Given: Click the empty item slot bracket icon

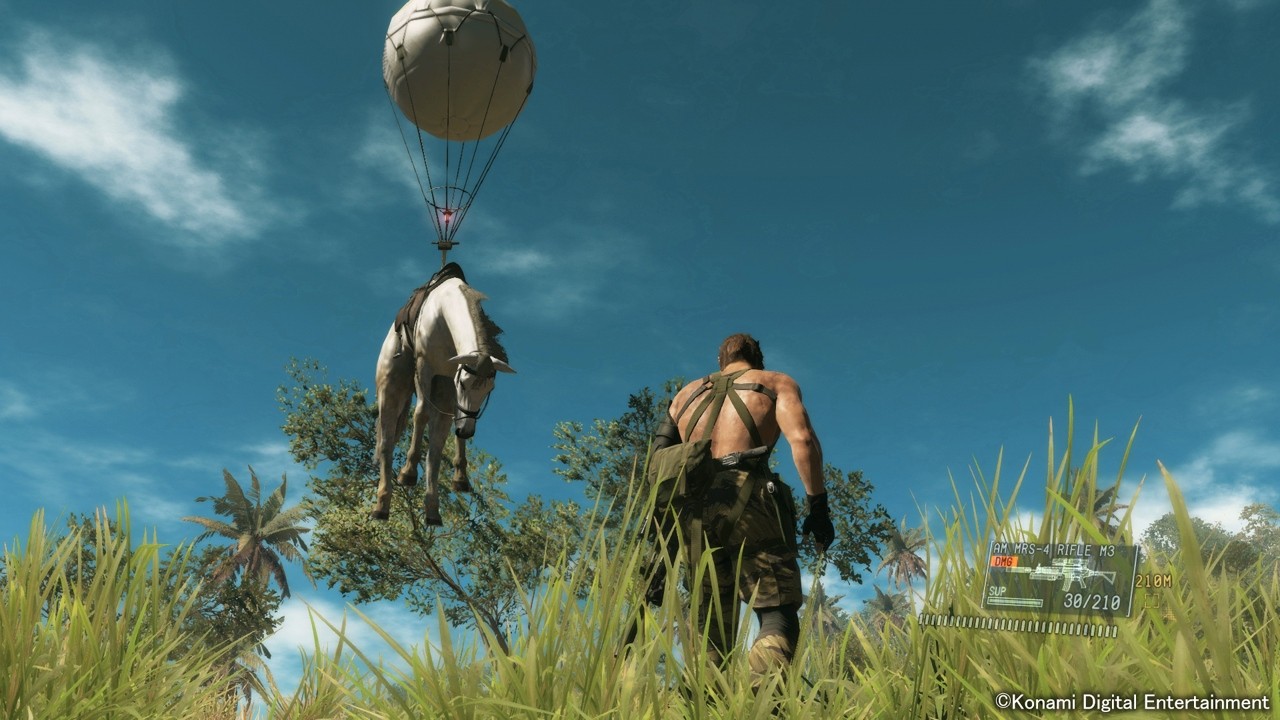Looking at the screenshot, I should pyautogui.click(x=1151, y=600).
